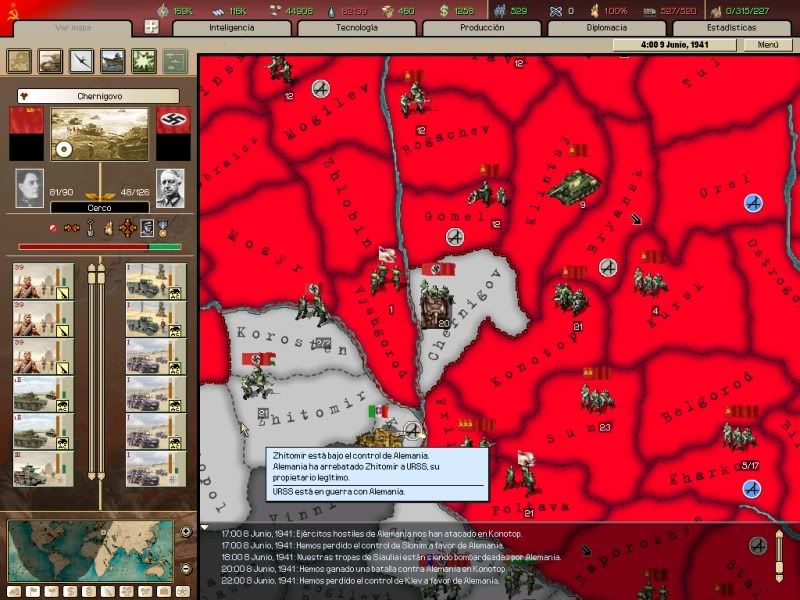Switch to the Tecnología tab
The width and height of the screenshot is (800, 600).
pyautogui.click(x=356, y=27)
